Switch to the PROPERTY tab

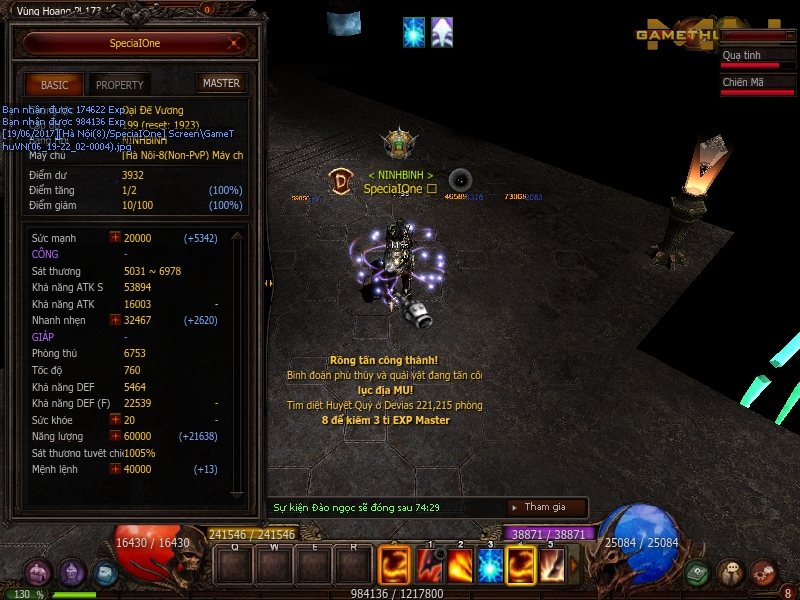tap(120, 85)
